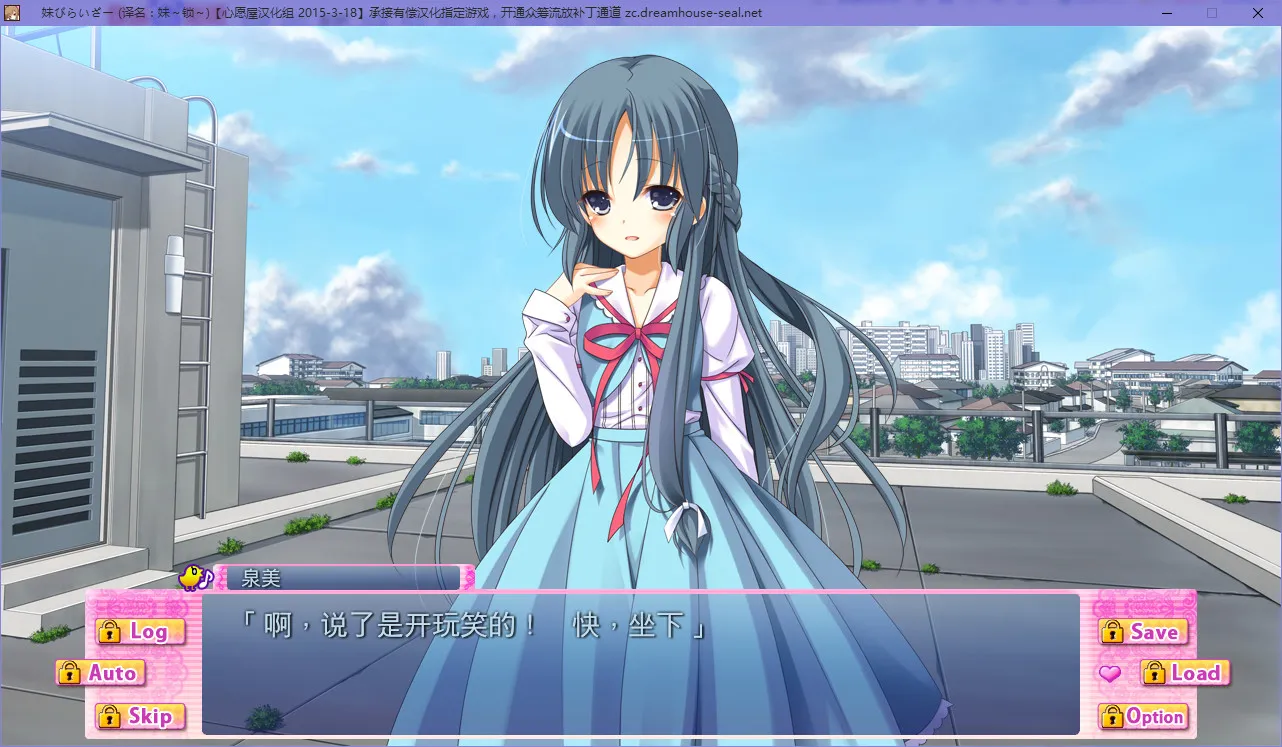Close the game window
The width and height of the screenshot is (1282, 747).
[1257, 13]
